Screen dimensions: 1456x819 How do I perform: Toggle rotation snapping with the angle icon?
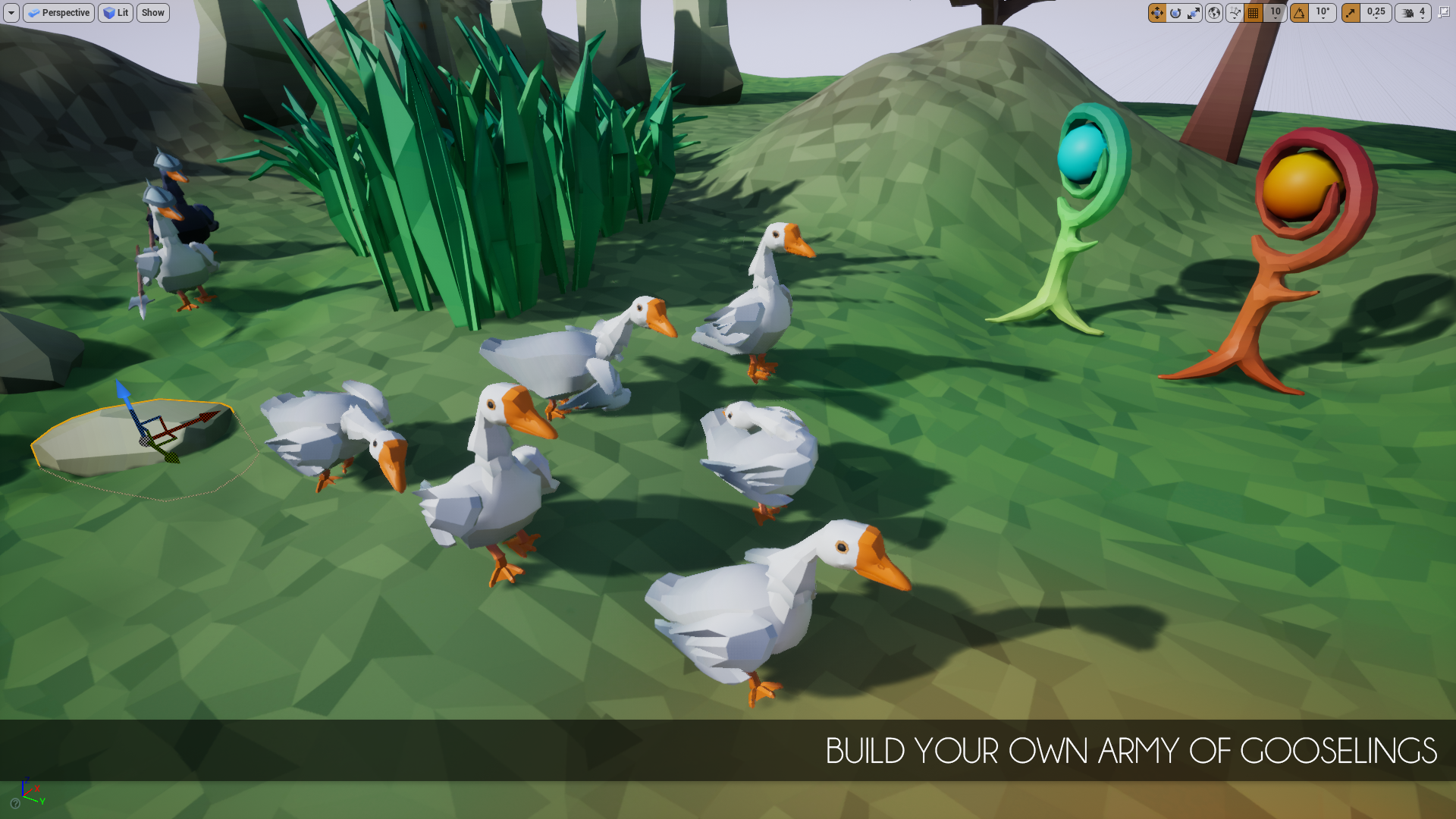pos(1299,13)
